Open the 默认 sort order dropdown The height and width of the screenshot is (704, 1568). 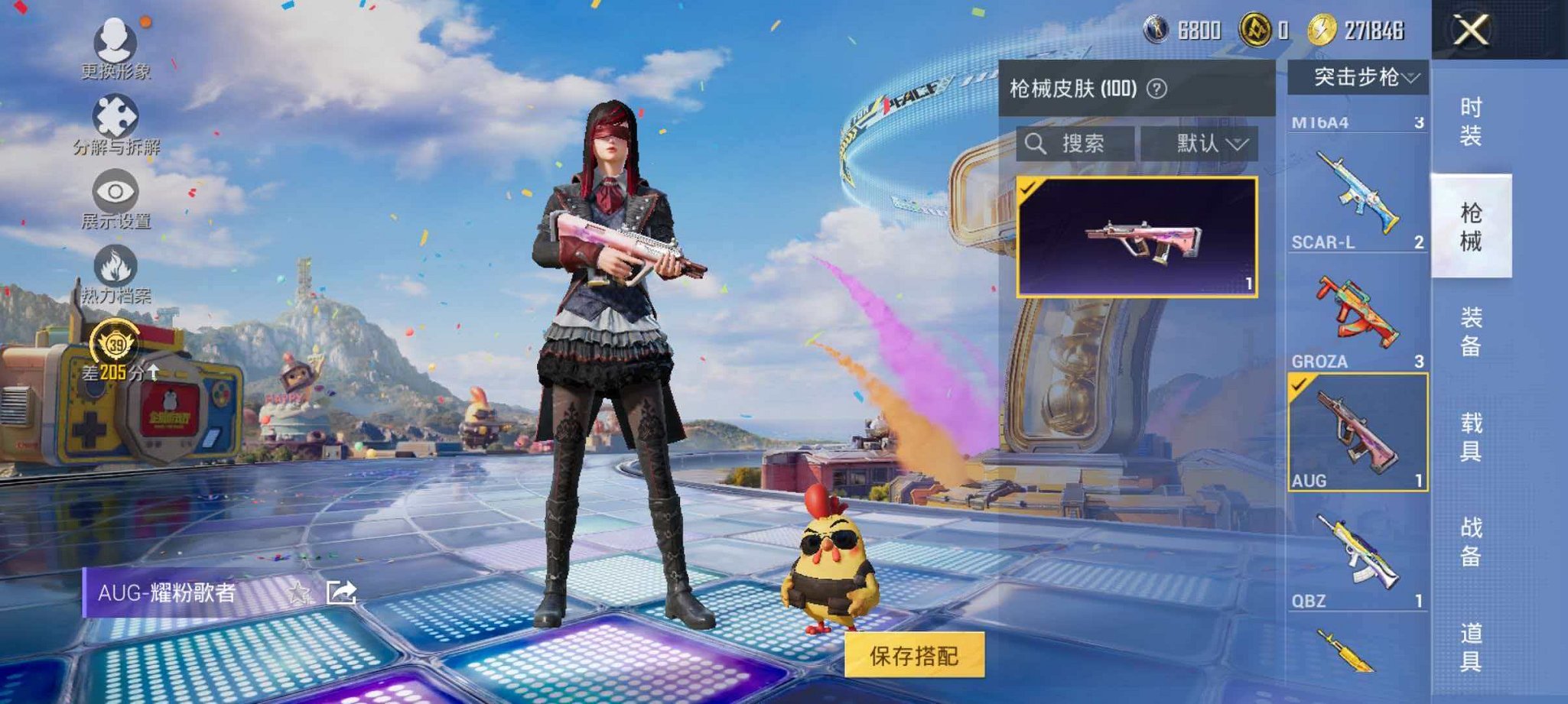1206,144
